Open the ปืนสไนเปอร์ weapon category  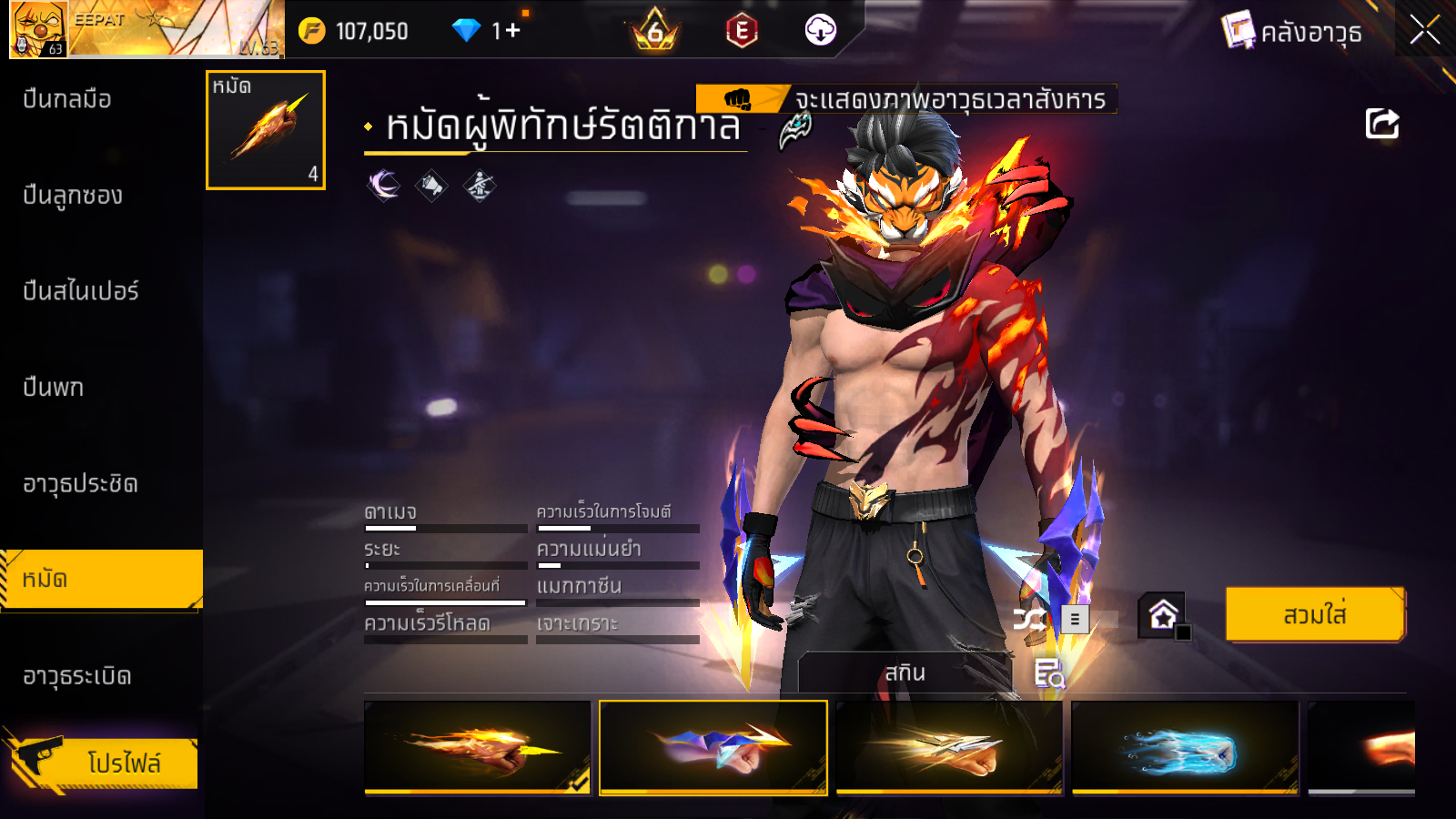80,291
